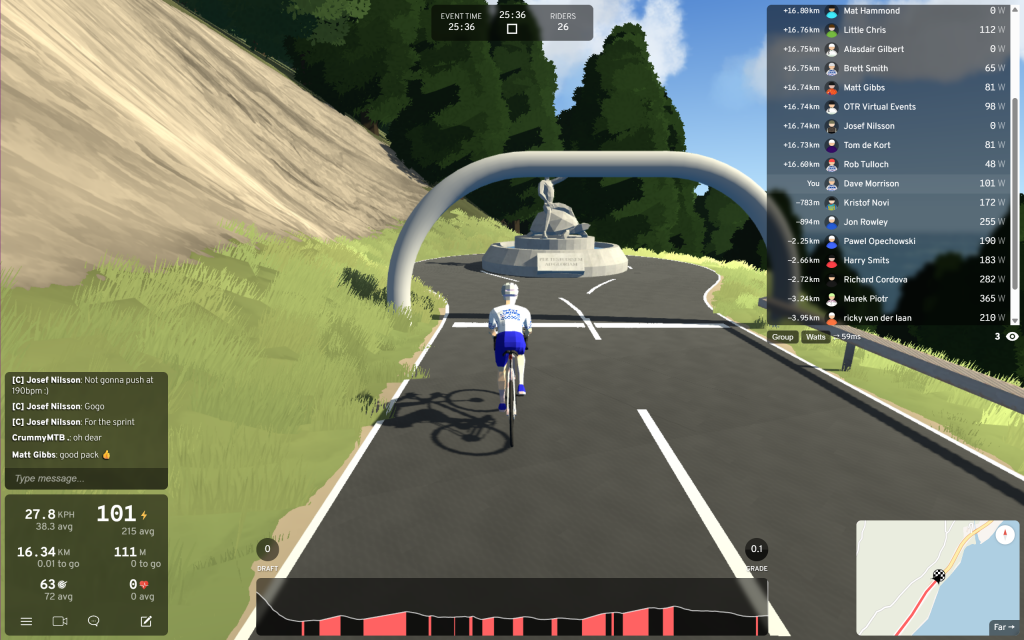The width and height of the screenshot is (1024, 640).
Task: Click the stop square in event timer
Action: coord(512,29)
